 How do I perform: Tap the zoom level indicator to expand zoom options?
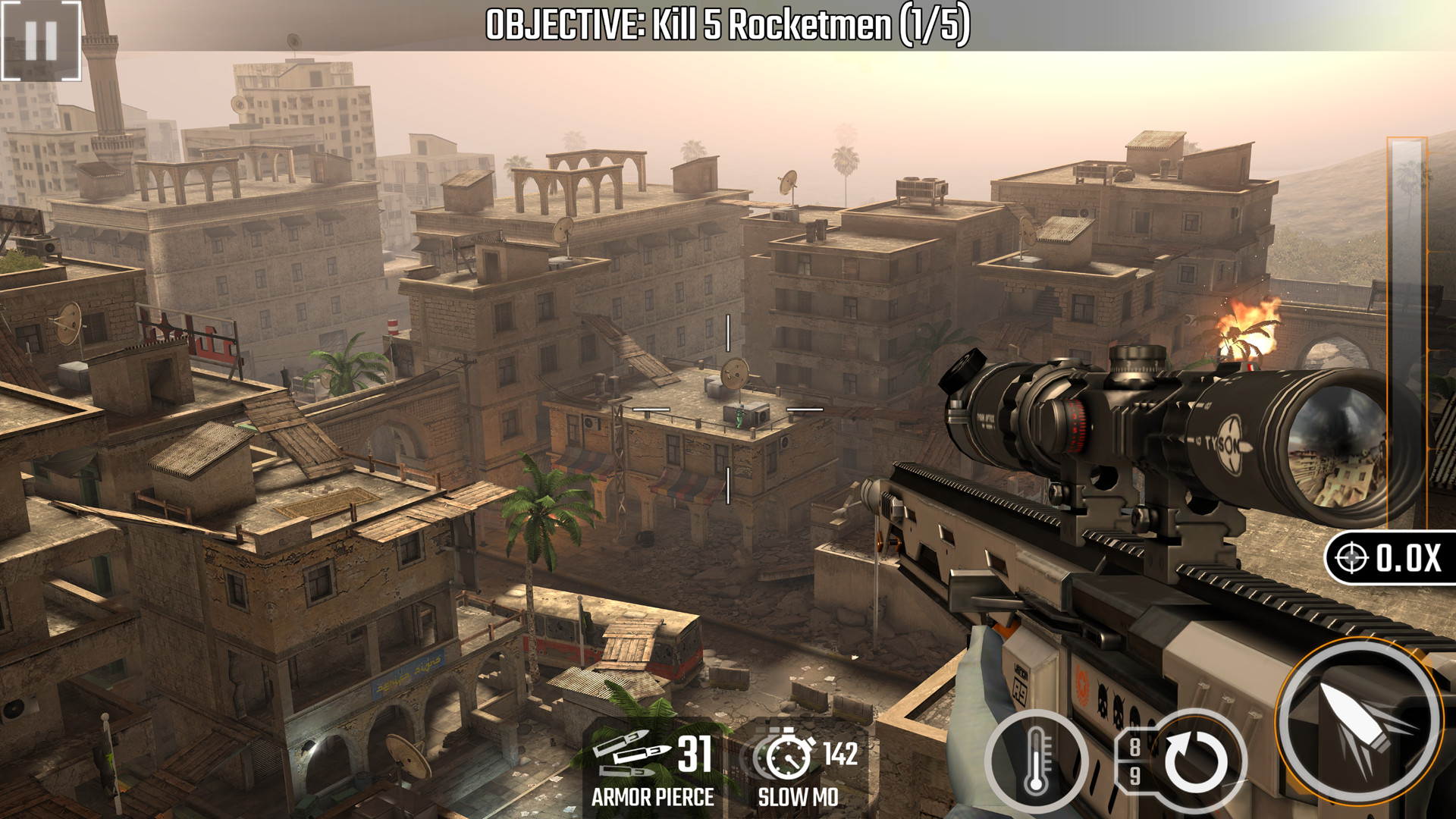coord(1394,559)
